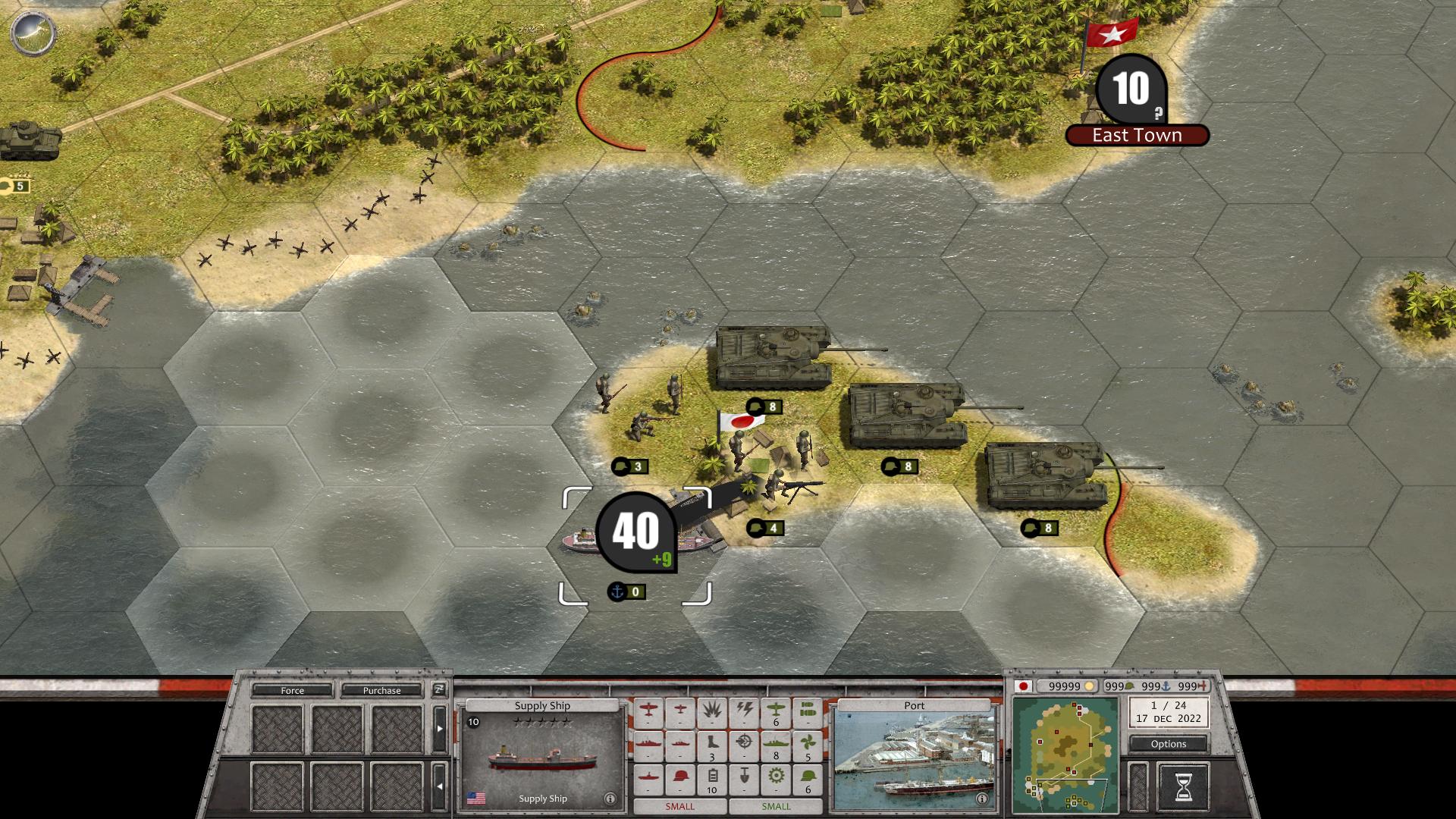This screenshot has height=819, width=1456.
Task: Switch to the Force panel
Action: (293, 691)
